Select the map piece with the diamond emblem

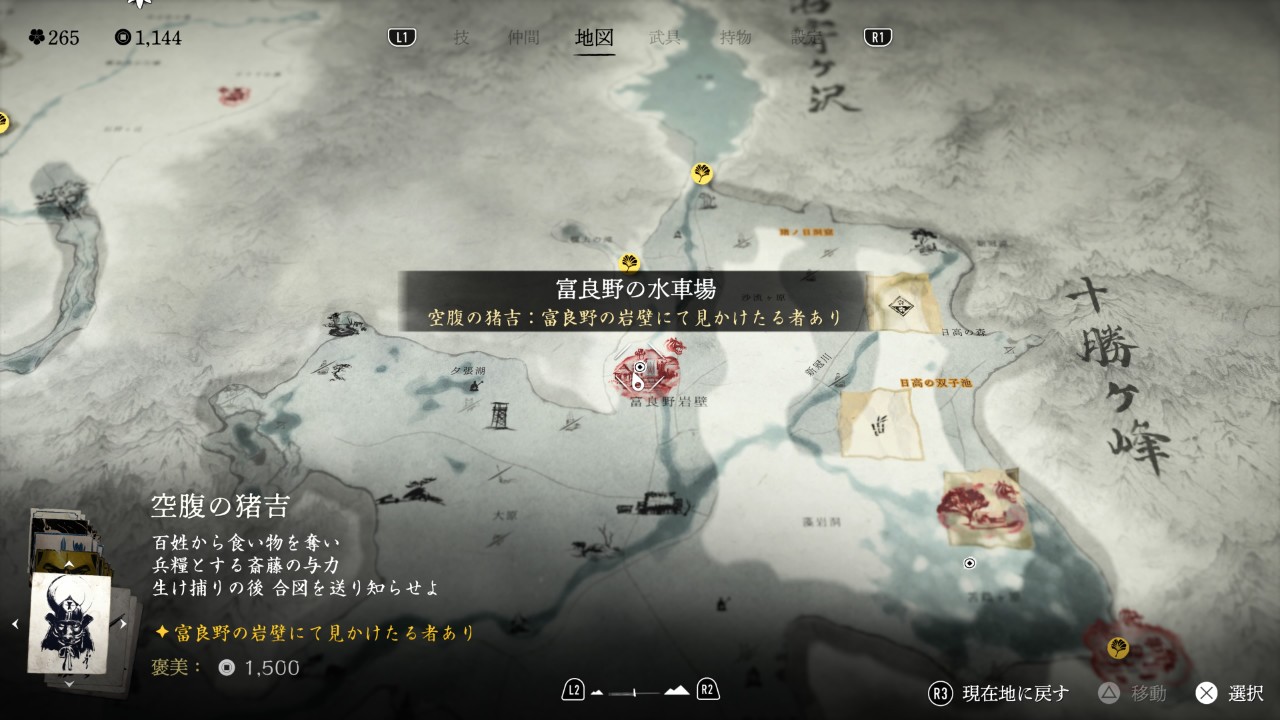tap(903, 301)
